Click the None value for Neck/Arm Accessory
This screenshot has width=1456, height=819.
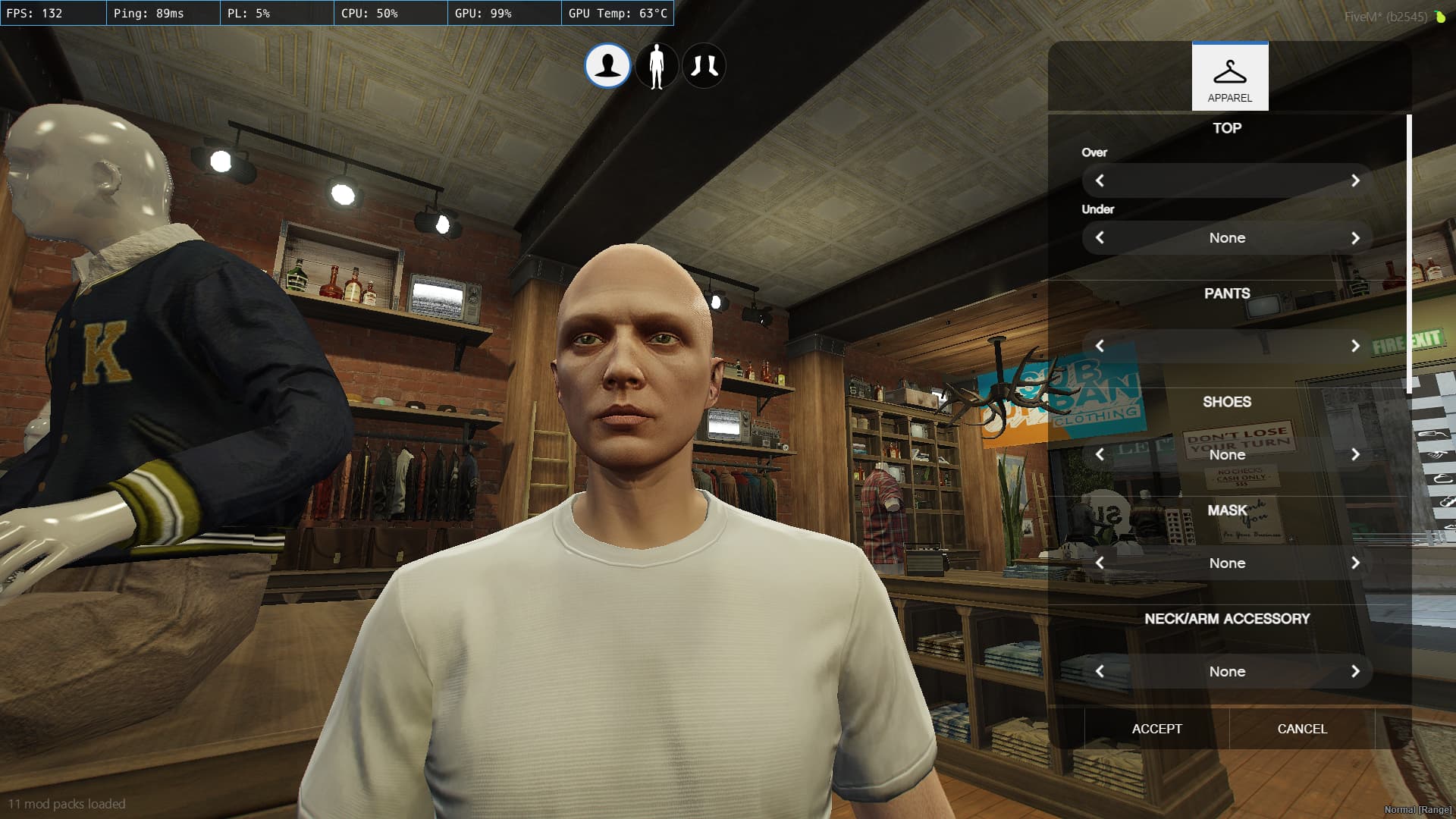click(1227, 671)
